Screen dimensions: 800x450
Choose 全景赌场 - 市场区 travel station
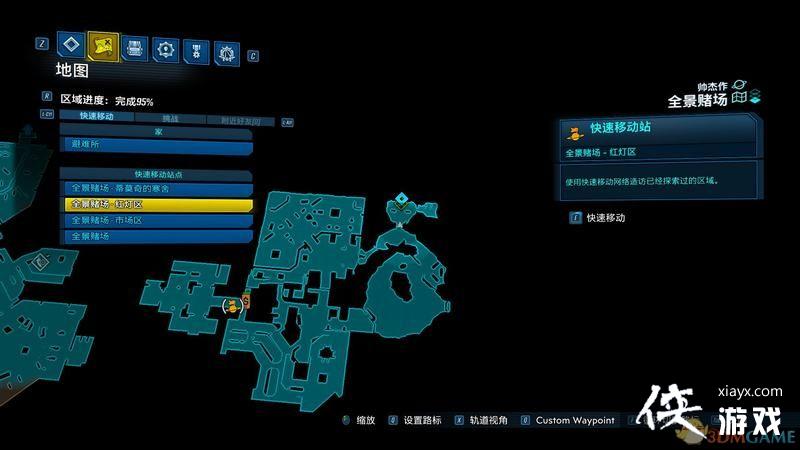tap(155, 220)
